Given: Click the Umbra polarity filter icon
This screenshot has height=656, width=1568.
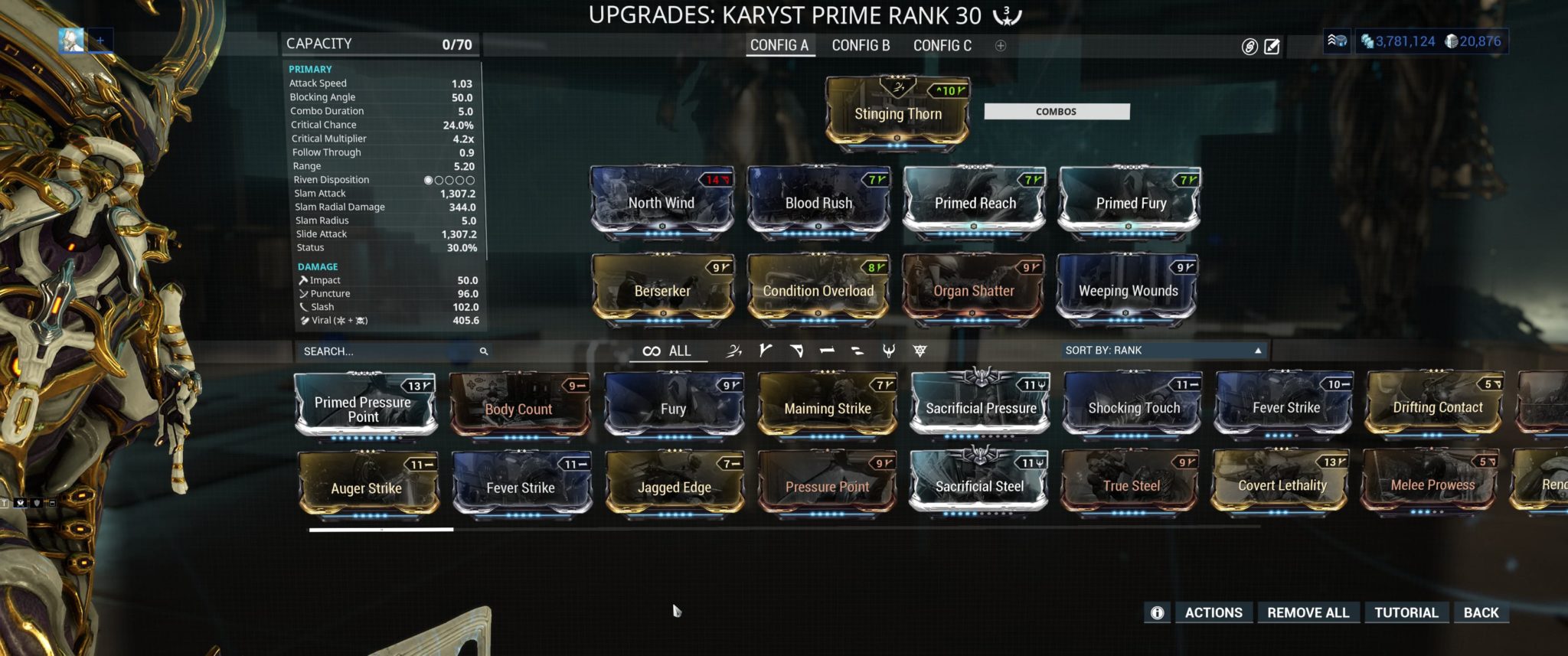Looking at the screenshot, I should click(x=733, y=351).
